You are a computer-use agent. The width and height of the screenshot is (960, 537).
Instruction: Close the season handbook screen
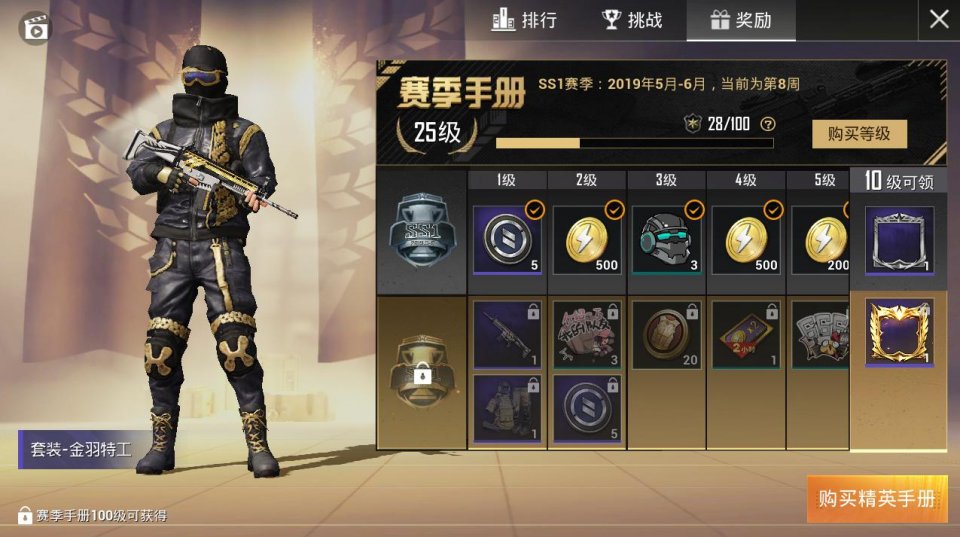(x=939, y=19)
